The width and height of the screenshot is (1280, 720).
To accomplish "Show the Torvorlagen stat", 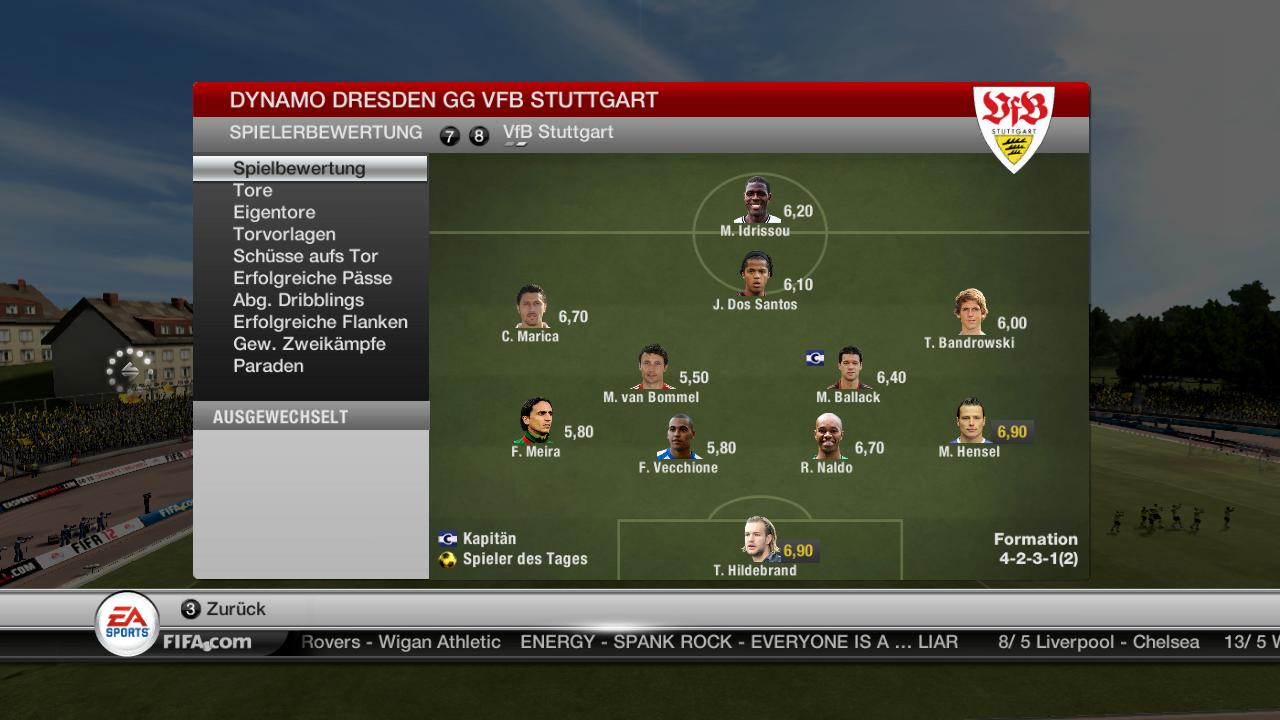I will [x=284, y=234].
